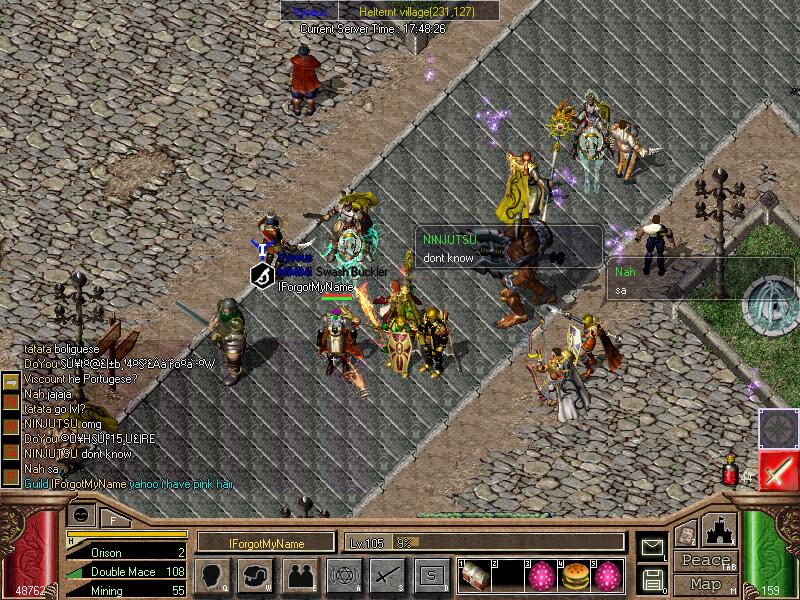This screenshot has height=600, width=800.
Task: Open the inventory bag button
Action: click(x=254, y=575)
